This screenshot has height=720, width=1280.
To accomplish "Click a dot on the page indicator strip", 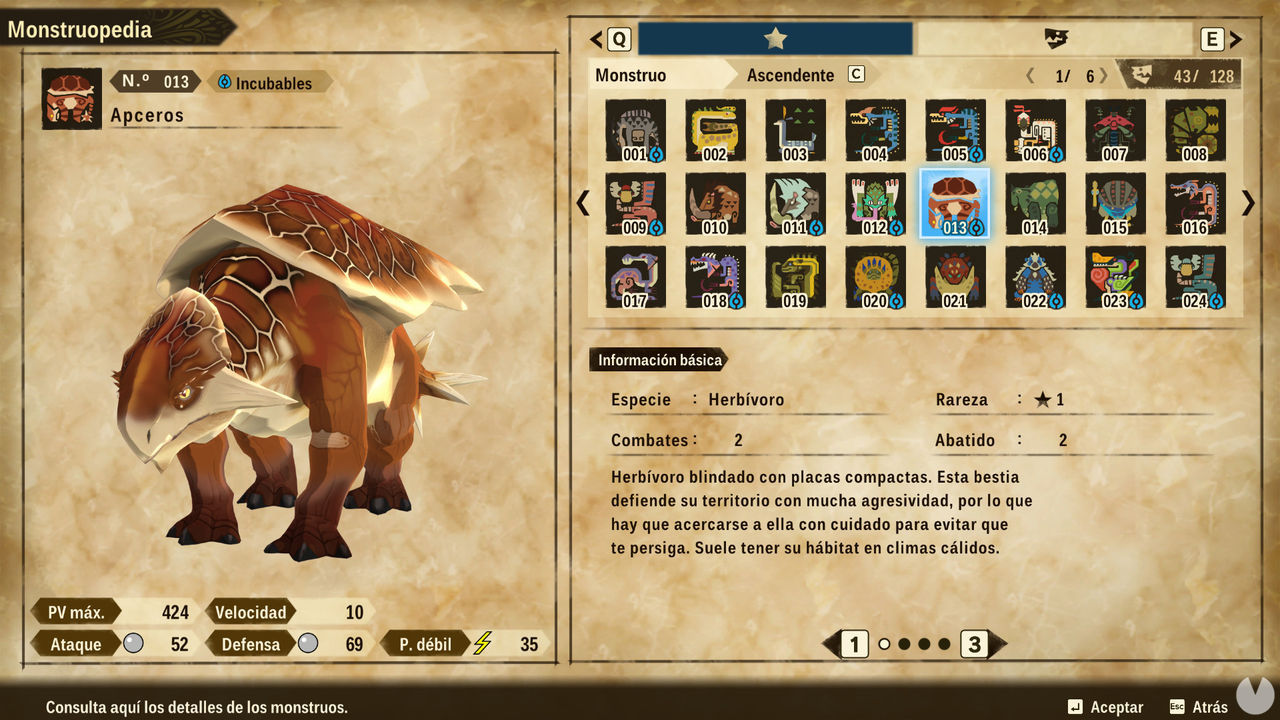I will pyautogui.click(x=885, y=645).
